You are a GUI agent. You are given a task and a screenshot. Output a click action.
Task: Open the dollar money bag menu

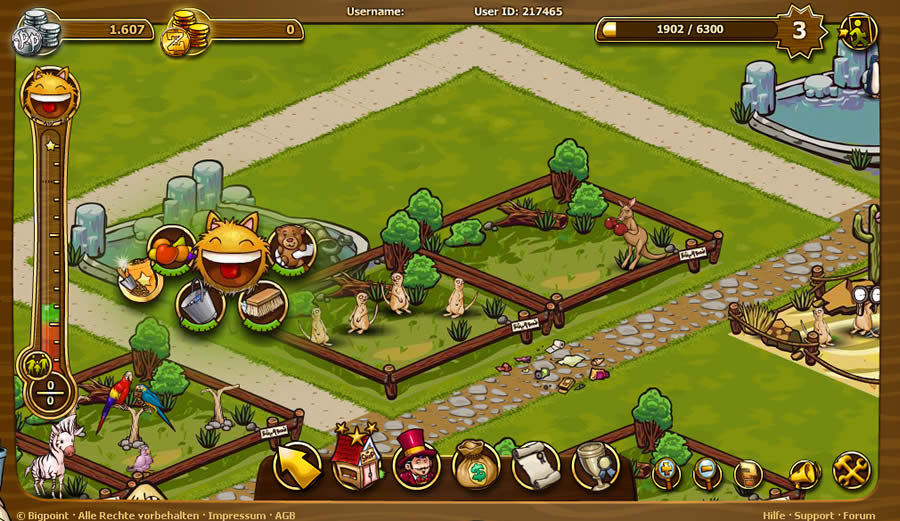(476, 464)
